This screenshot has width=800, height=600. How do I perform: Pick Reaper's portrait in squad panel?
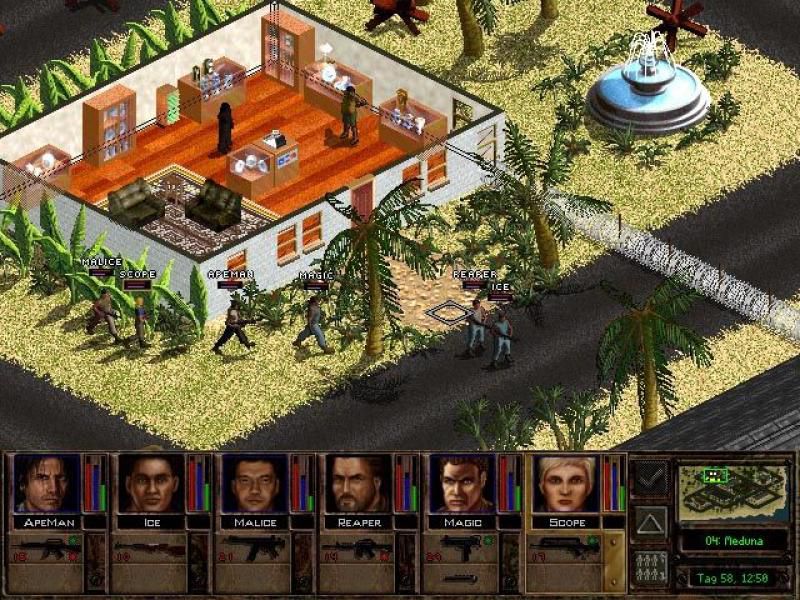click(357, 484)
